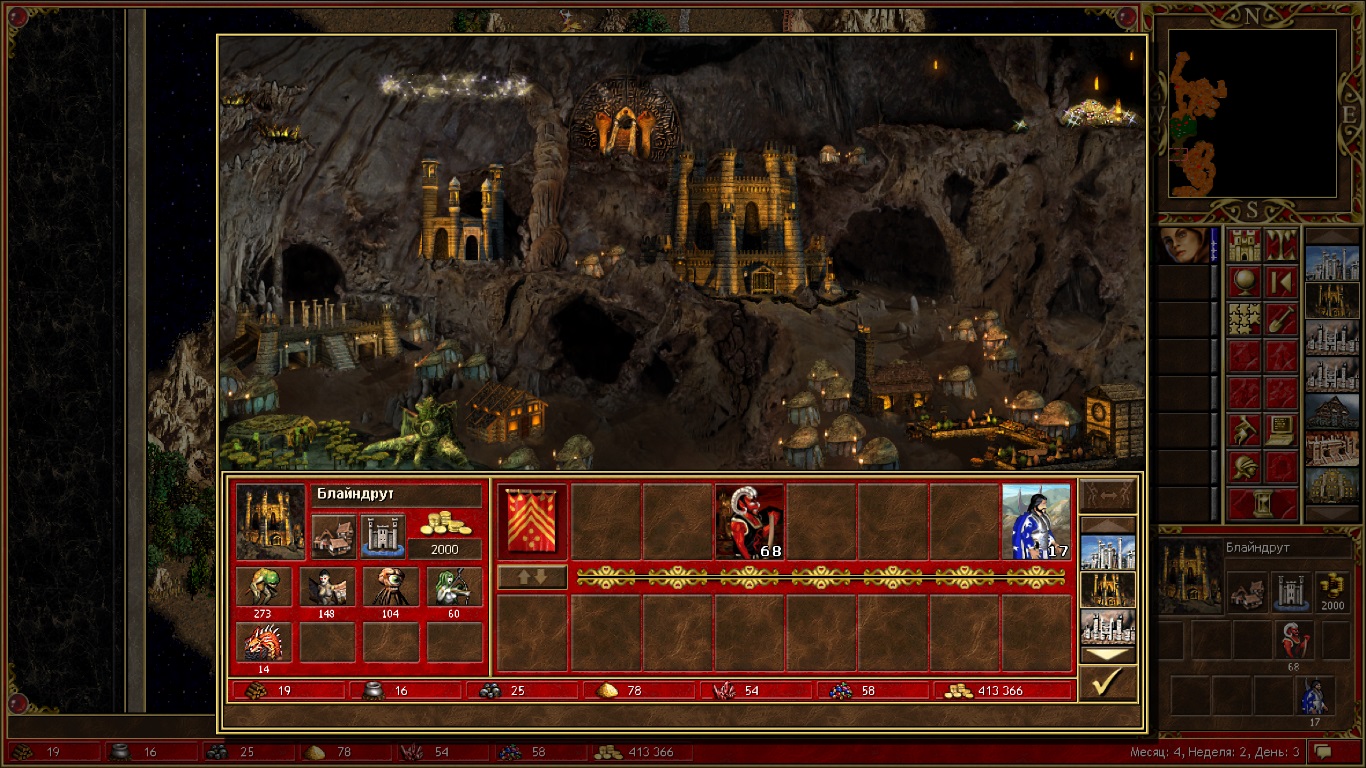Click the red garrison banner slot

click(532, 522)
